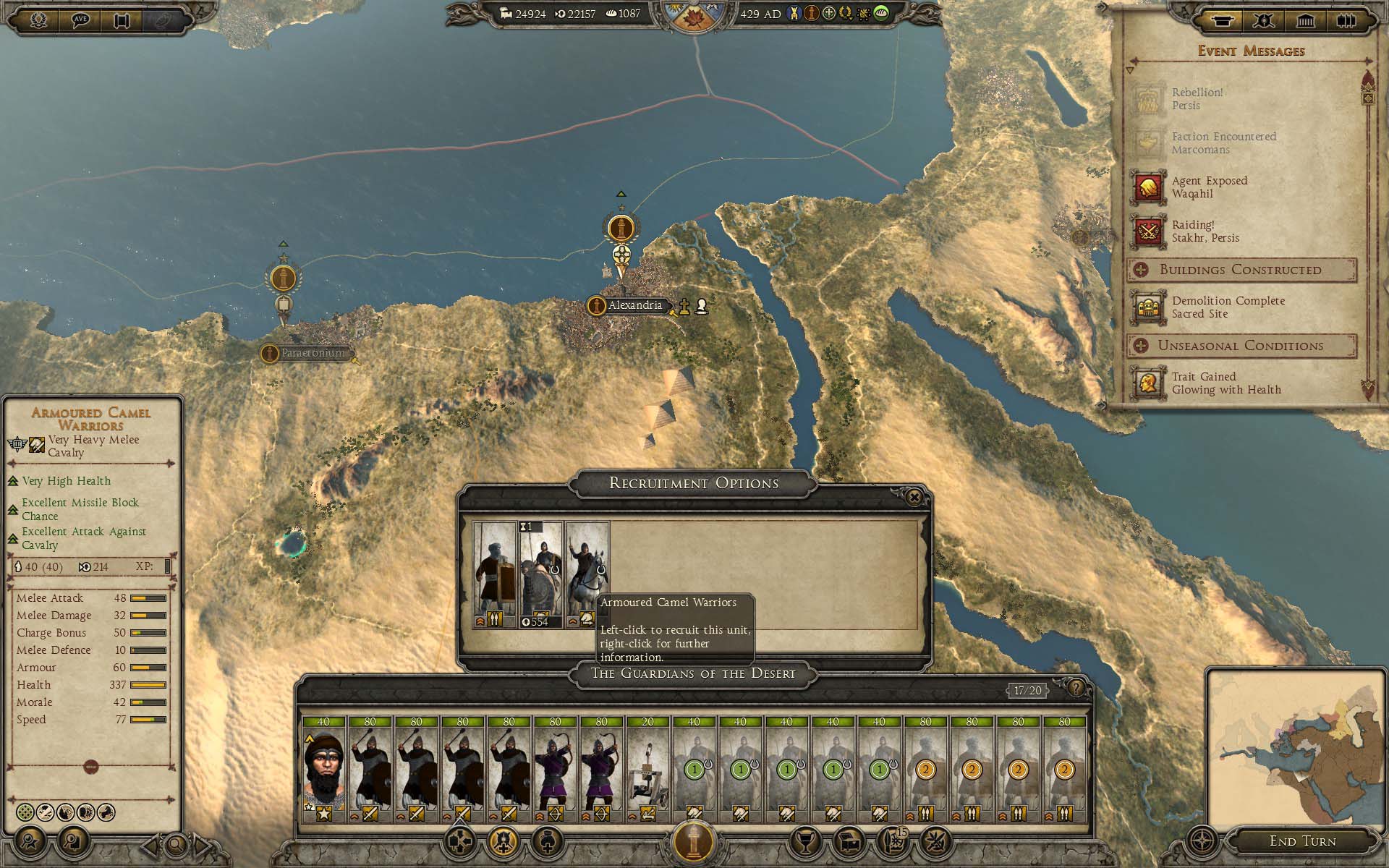Select the general's unit card in the army
Image resolution: width=1389 pixels, height=868 pixels.
(323, 768)
